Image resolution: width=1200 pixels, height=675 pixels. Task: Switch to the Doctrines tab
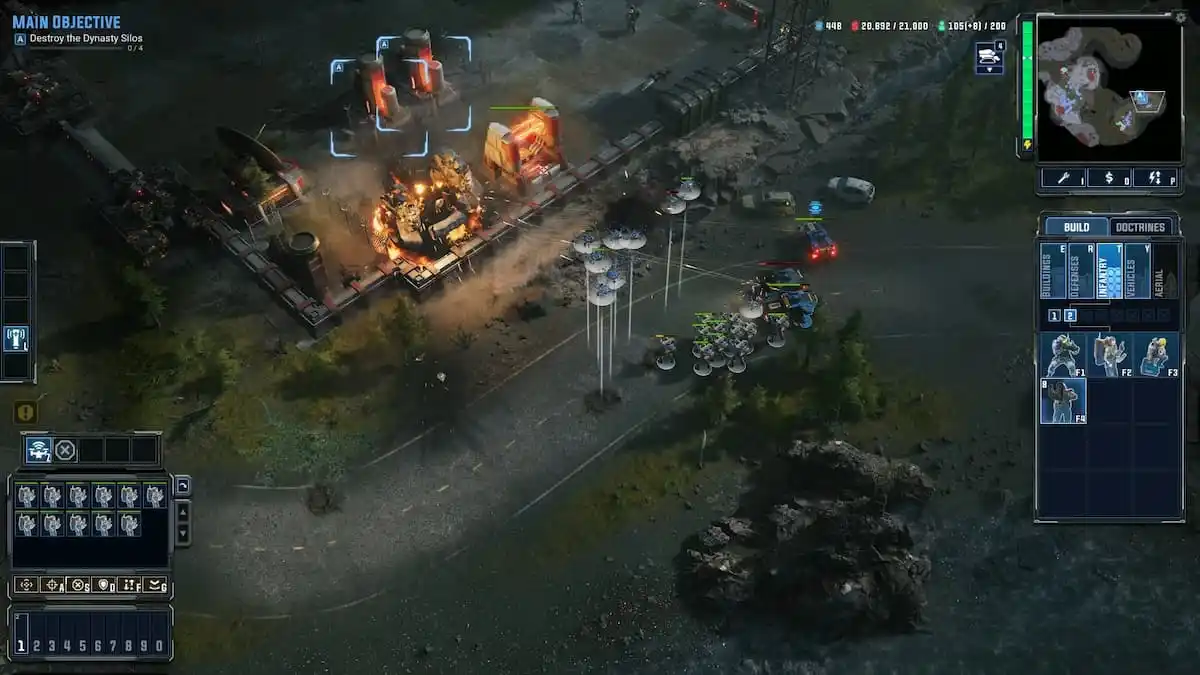point(1140,227)
